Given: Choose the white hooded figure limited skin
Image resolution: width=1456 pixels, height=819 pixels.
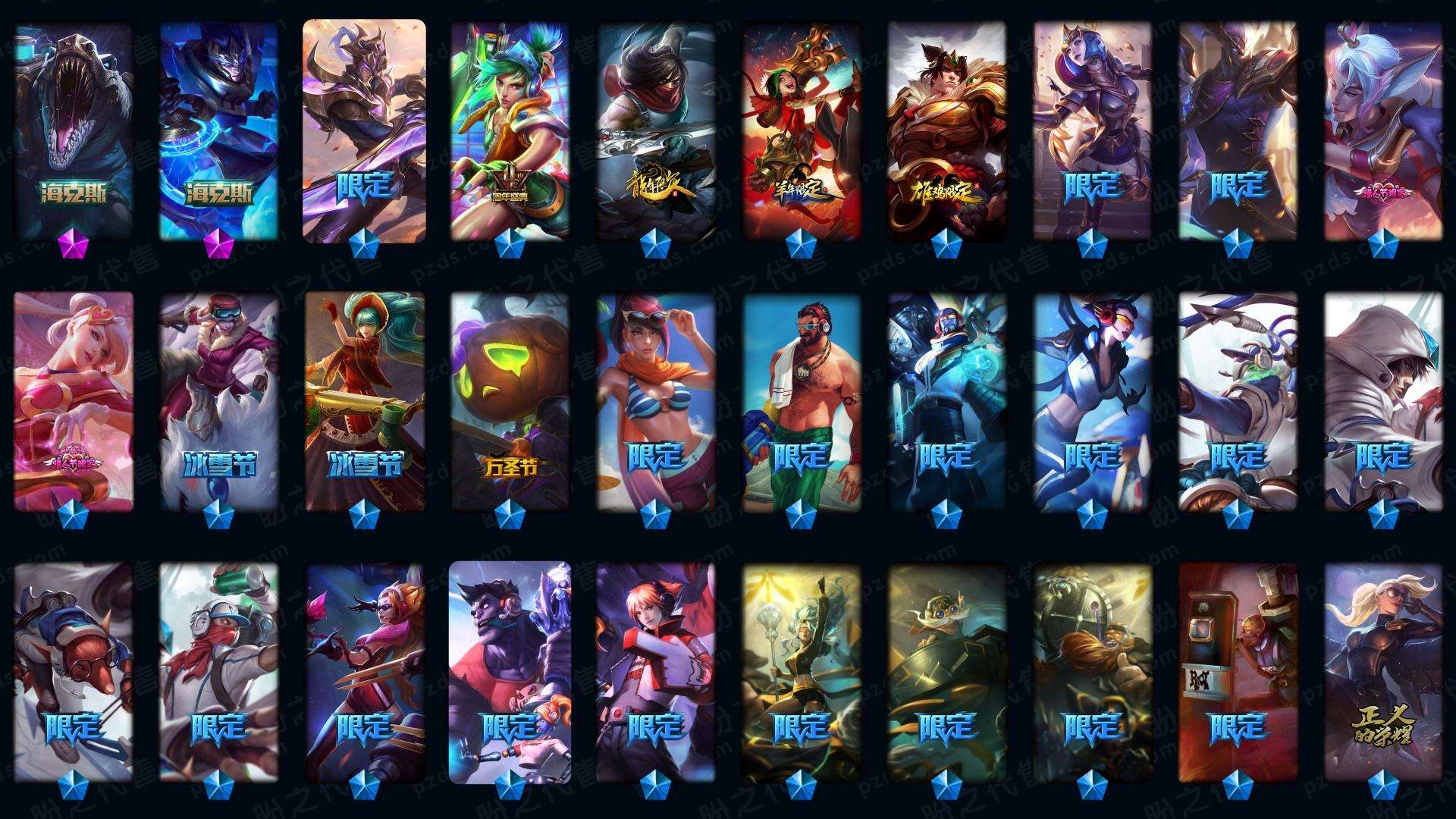Looking at the screenshot, I should [1383, 400].
